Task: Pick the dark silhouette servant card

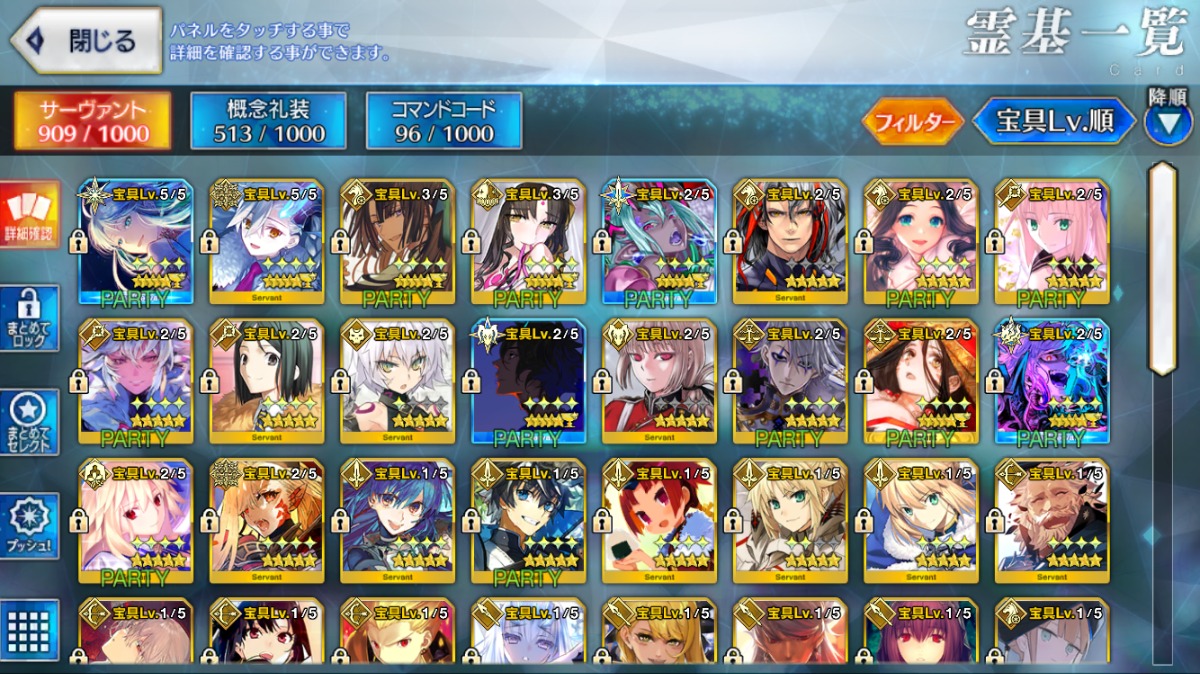Action: [528, 381]
